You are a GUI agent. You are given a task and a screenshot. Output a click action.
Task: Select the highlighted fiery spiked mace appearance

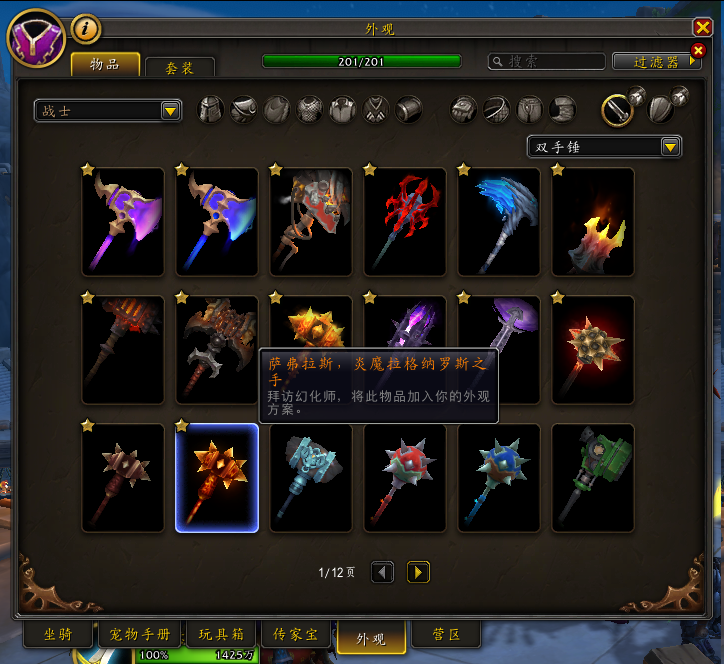pos(217,478)
